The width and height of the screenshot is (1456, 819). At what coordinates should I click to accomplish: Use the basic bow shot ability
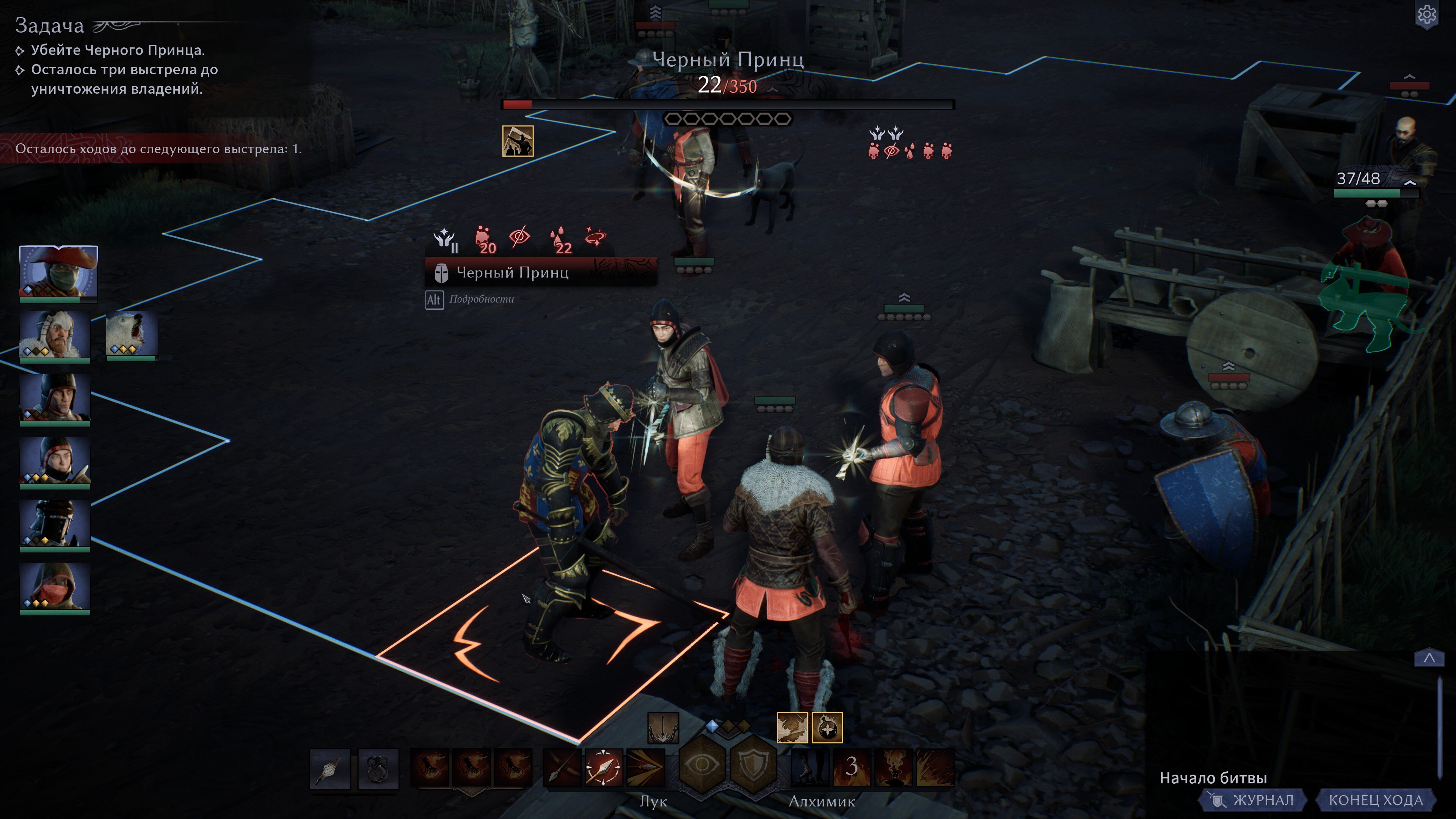562,767
